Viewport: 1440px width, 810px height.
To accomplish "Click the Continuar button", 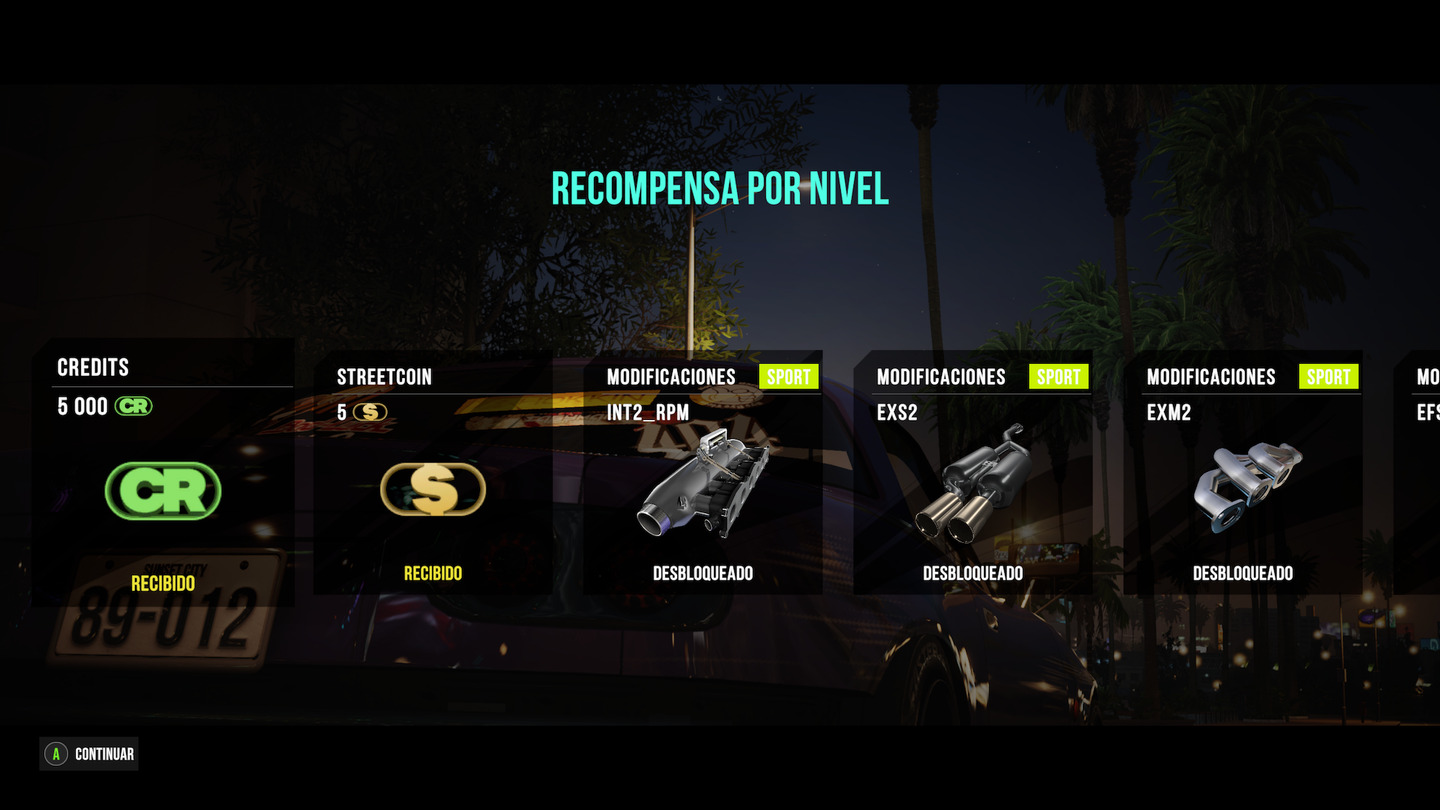I will (89, 754).
